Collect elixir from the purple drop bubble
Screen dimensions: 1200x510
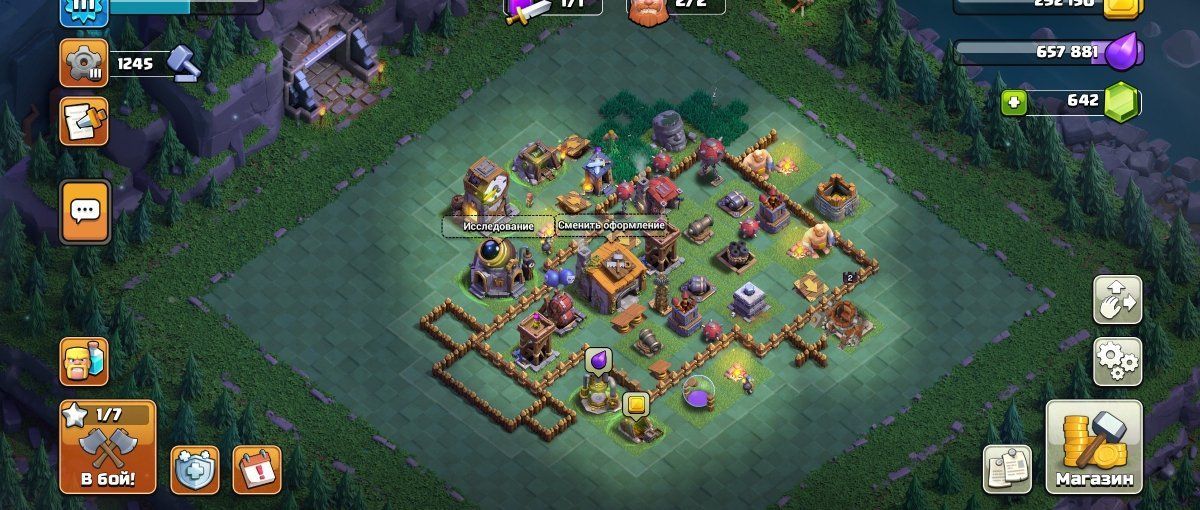[598, 359]
